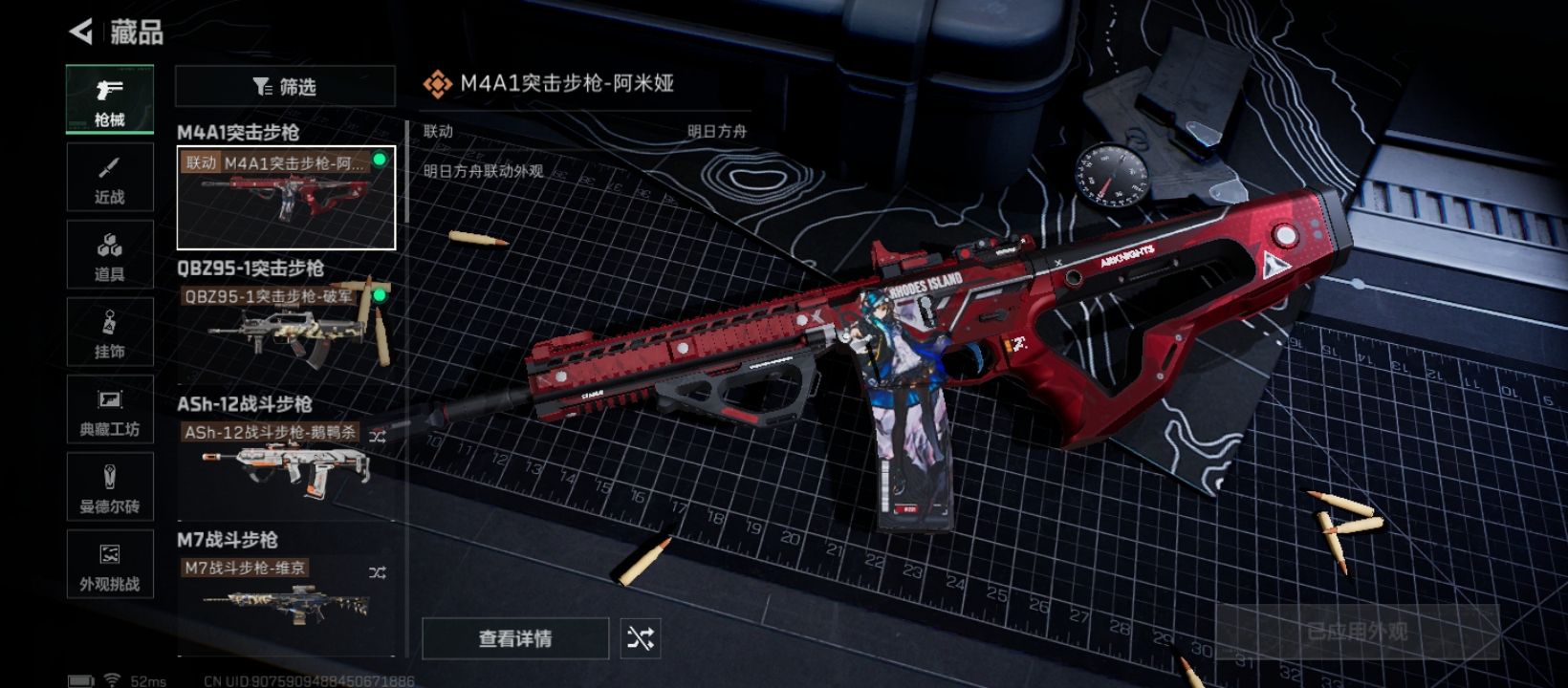This screenshot has height=688, width=1568.
Task: Open the 筛选 filter options
Action: [x=285, y=87]
